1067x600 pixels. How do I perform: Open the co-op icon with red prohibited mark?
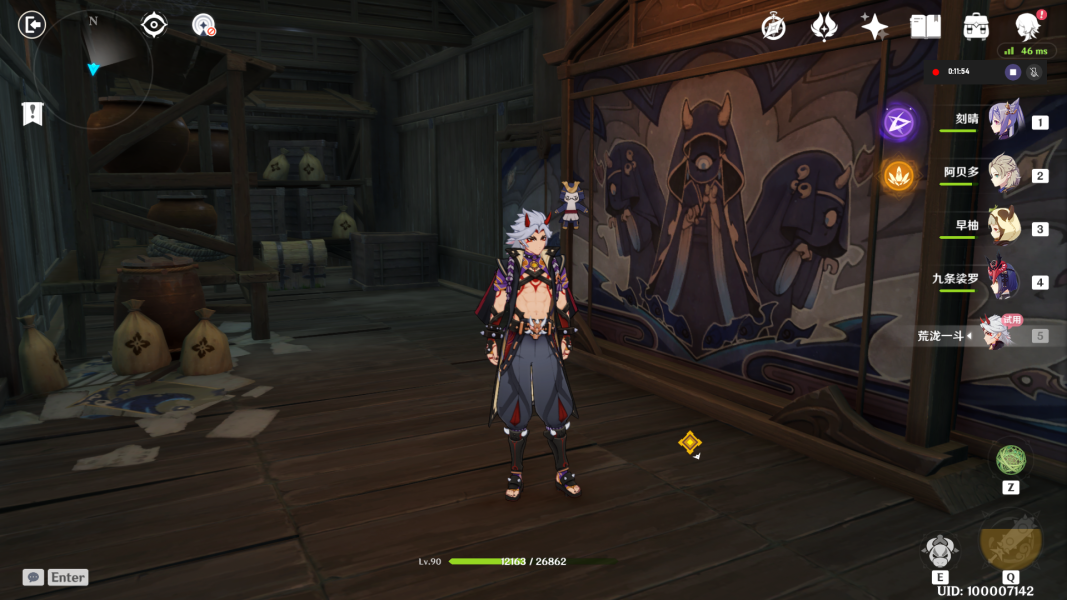pos(204,25)
